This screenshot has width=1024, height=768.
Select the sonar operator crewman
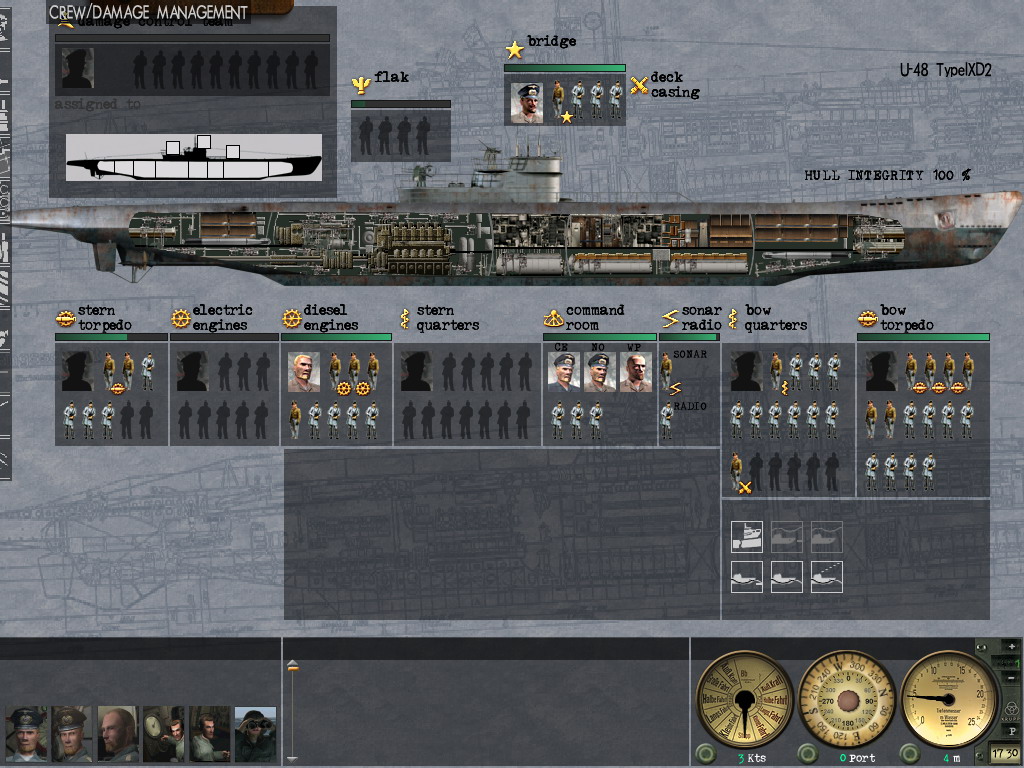coord(667,372)
